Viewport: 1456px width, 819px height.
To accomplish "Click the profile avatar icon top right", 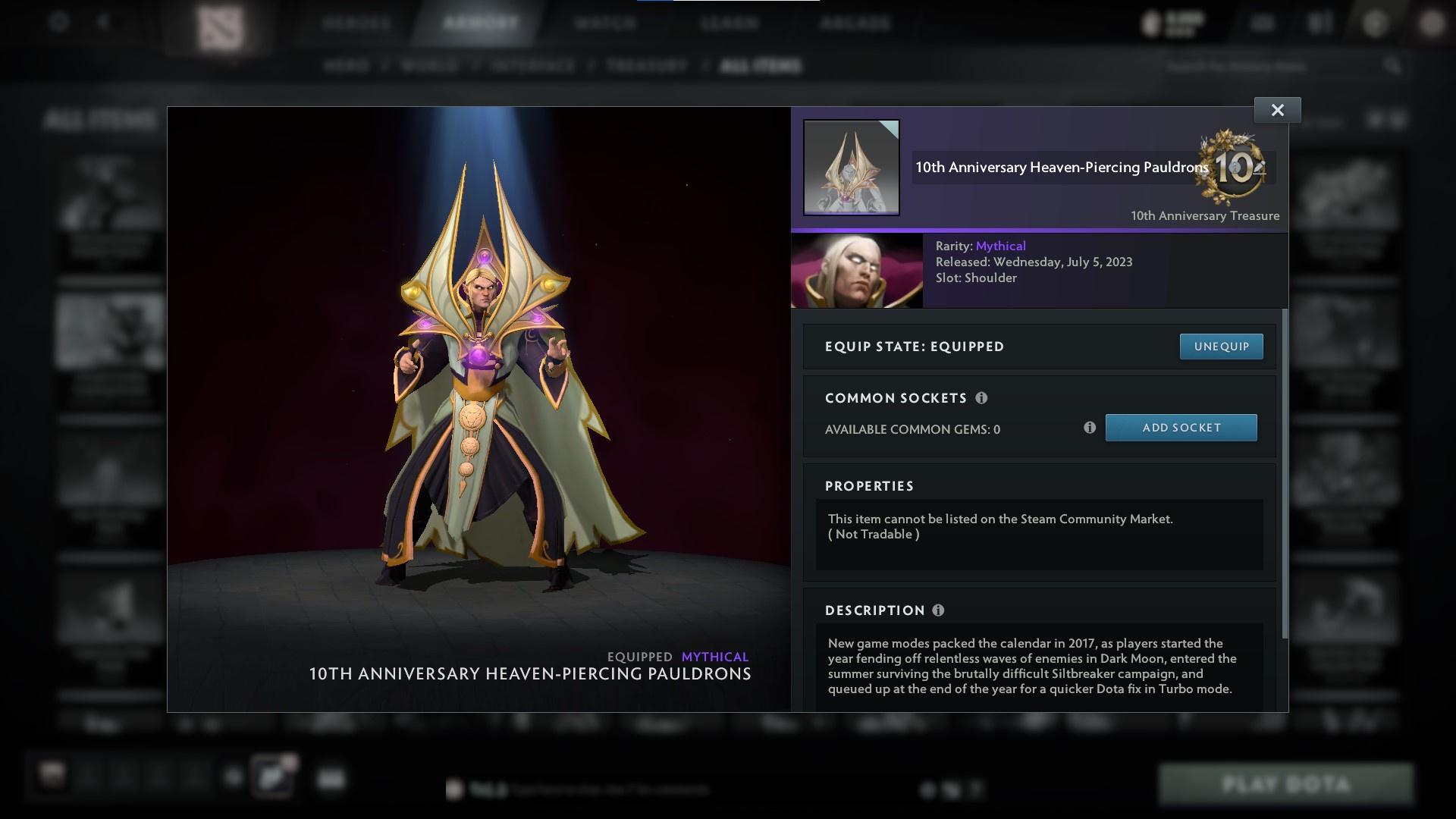I will click(1433, 23).
